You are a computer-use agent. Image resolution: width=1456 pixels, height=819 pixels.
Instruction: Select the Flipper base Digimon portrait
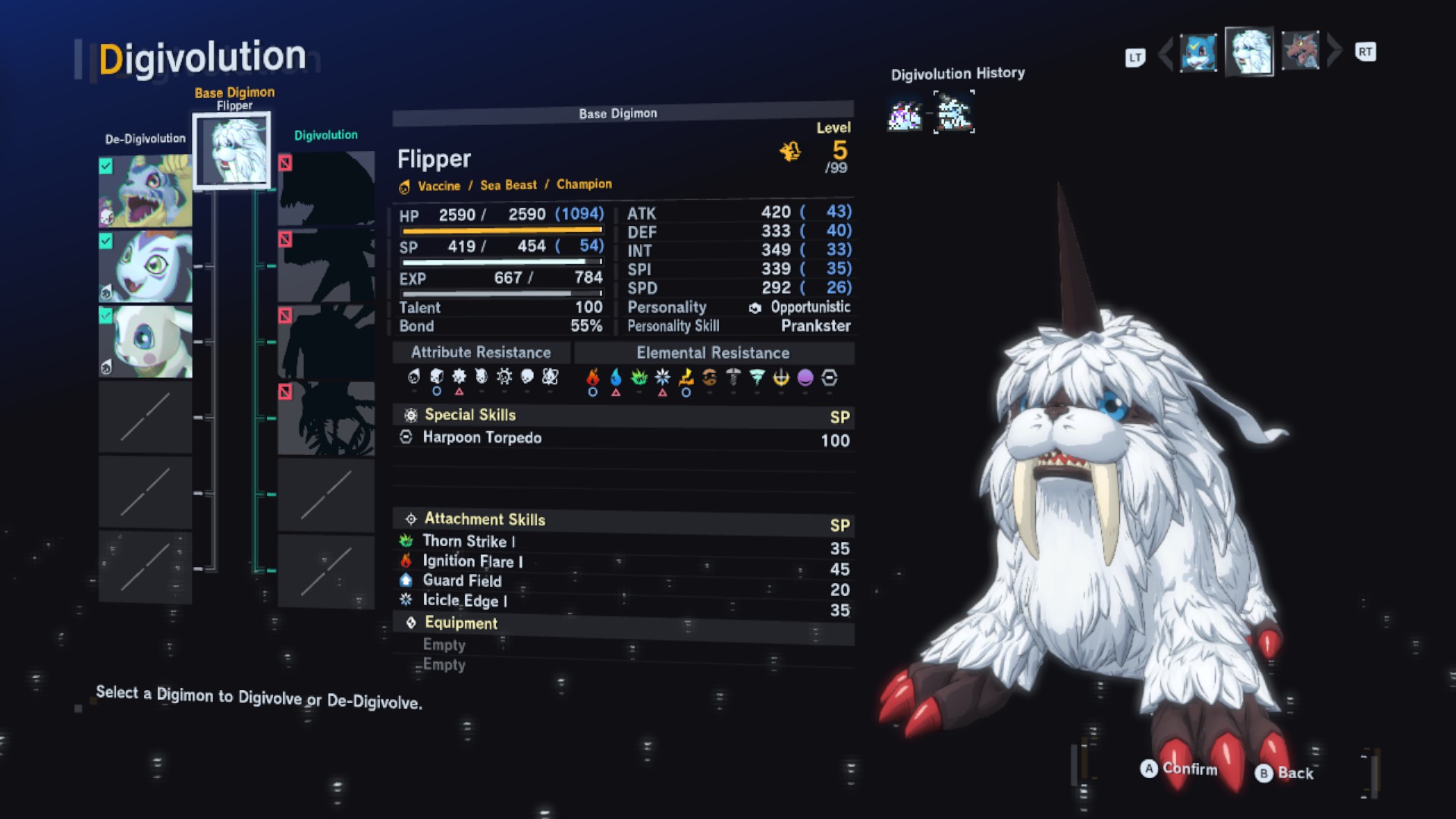click(231, 150)
